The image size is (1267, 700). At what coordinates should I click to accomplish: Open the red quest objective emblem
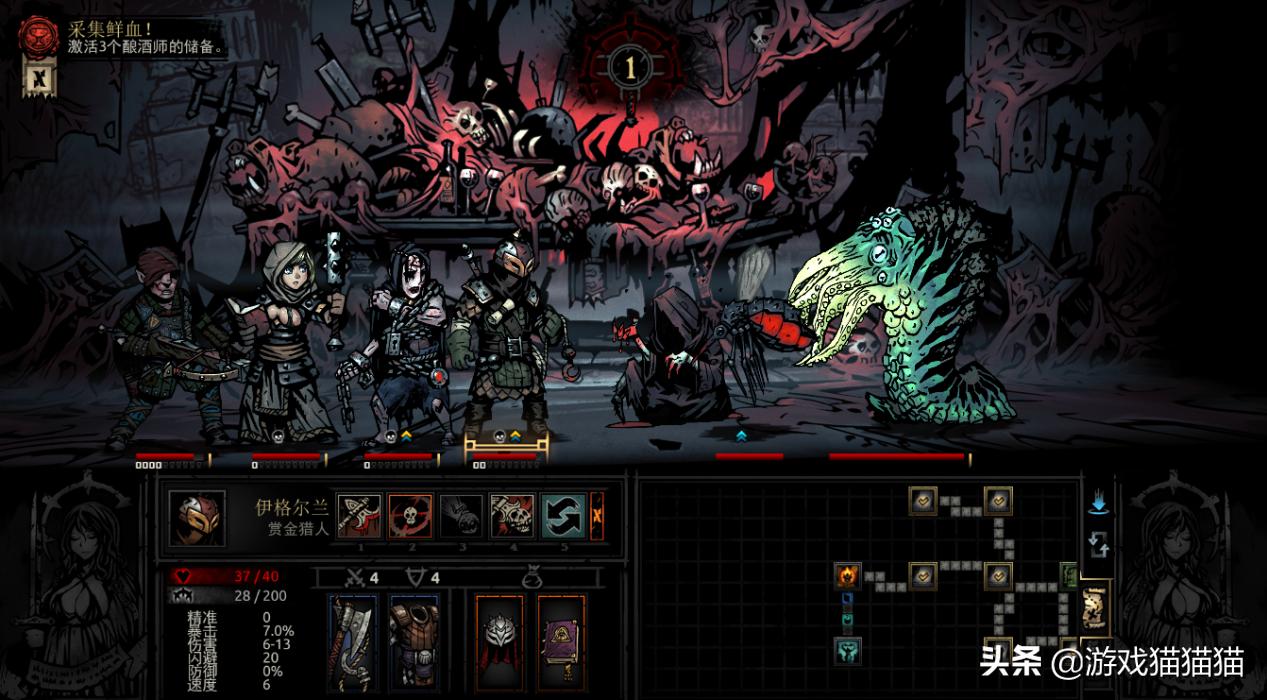37,36
